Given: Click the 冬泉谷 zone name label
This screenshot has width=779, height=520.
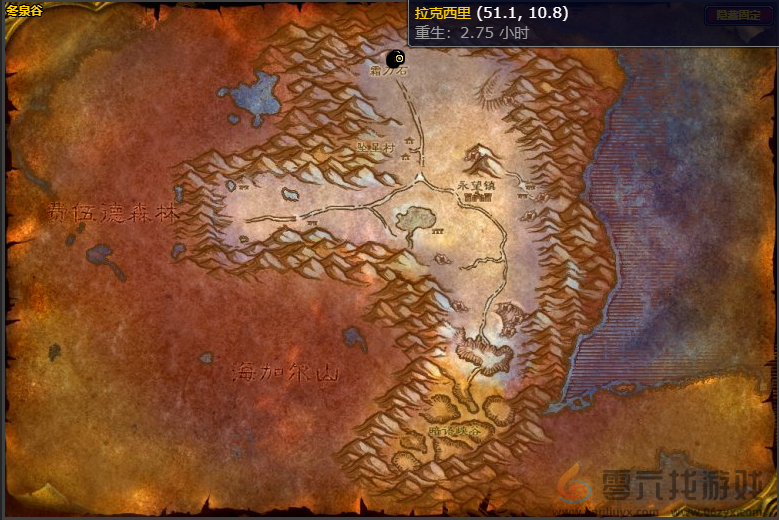Looking at the screenshot, I should coord(24,10).
